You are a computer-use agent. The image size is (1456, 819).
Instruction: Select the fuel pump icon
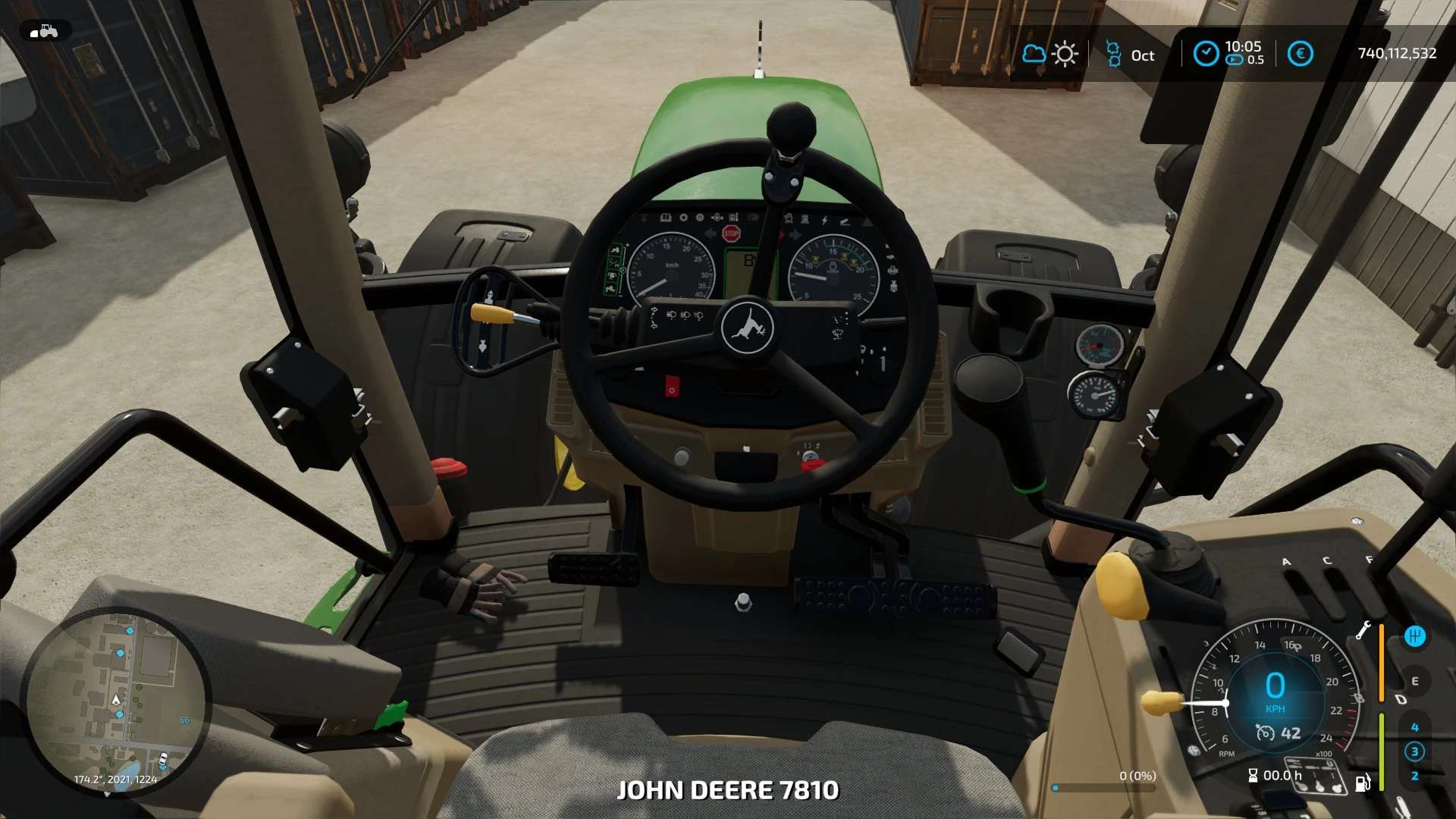(1363, 782)
